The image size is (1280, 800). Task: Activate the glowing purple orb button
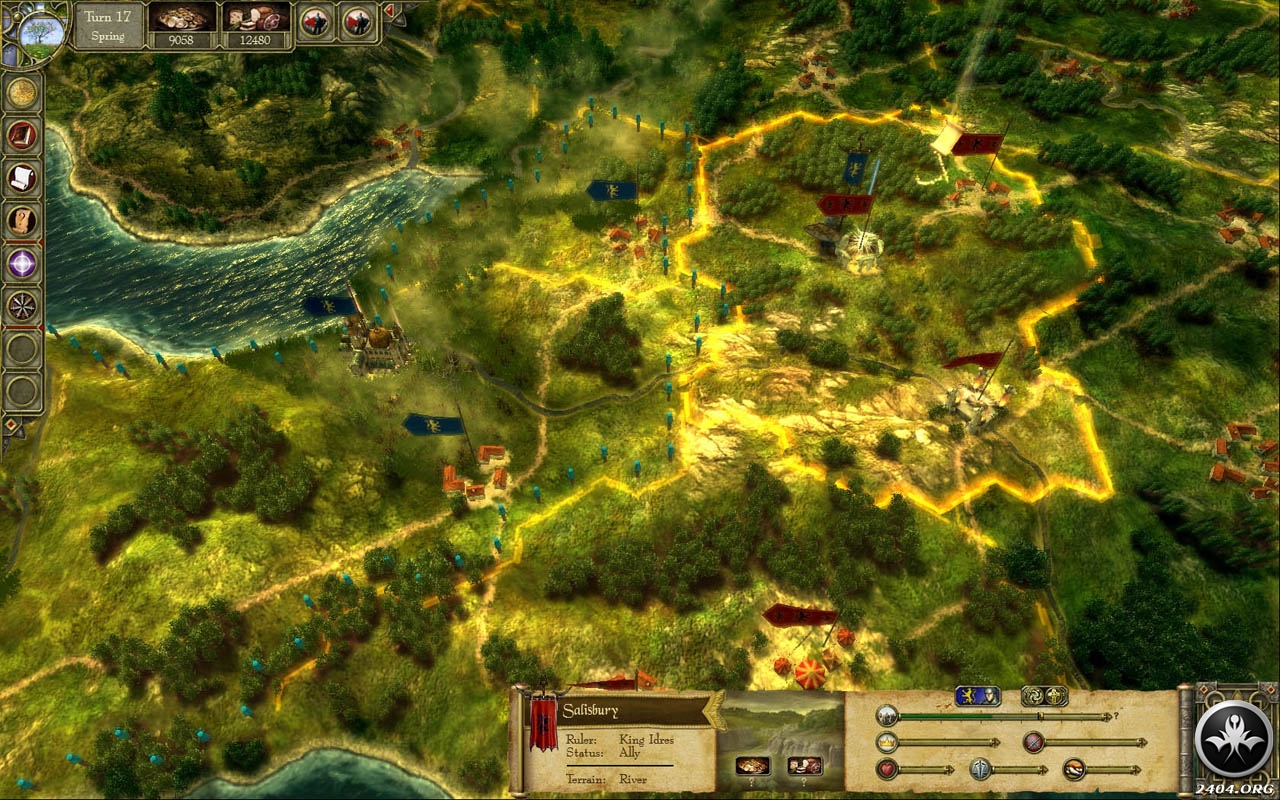coord(22,263)
